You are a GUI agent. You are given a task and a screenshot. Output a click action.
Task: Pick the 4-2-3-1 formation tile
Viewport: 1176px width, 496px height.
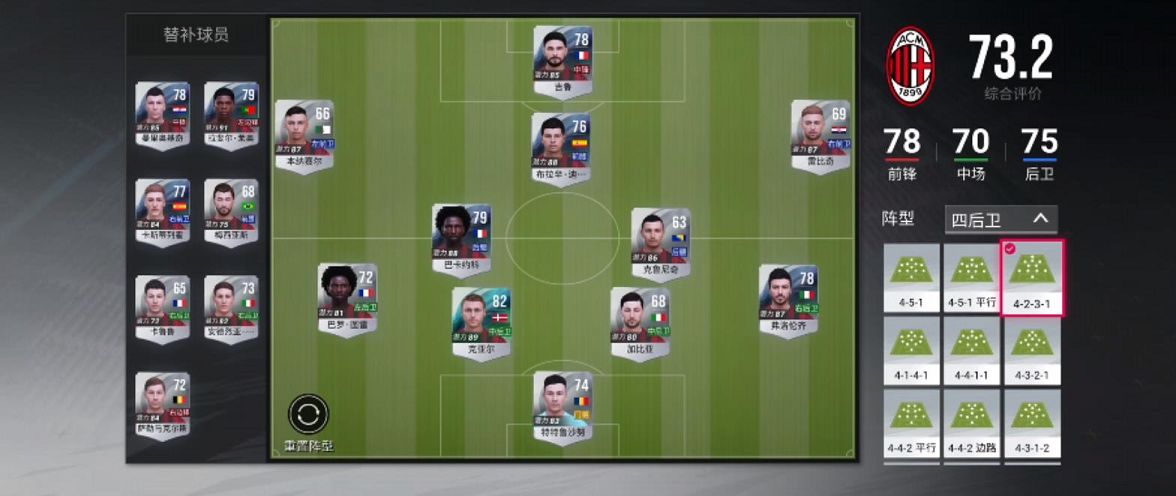click(x=1031, y=276)
